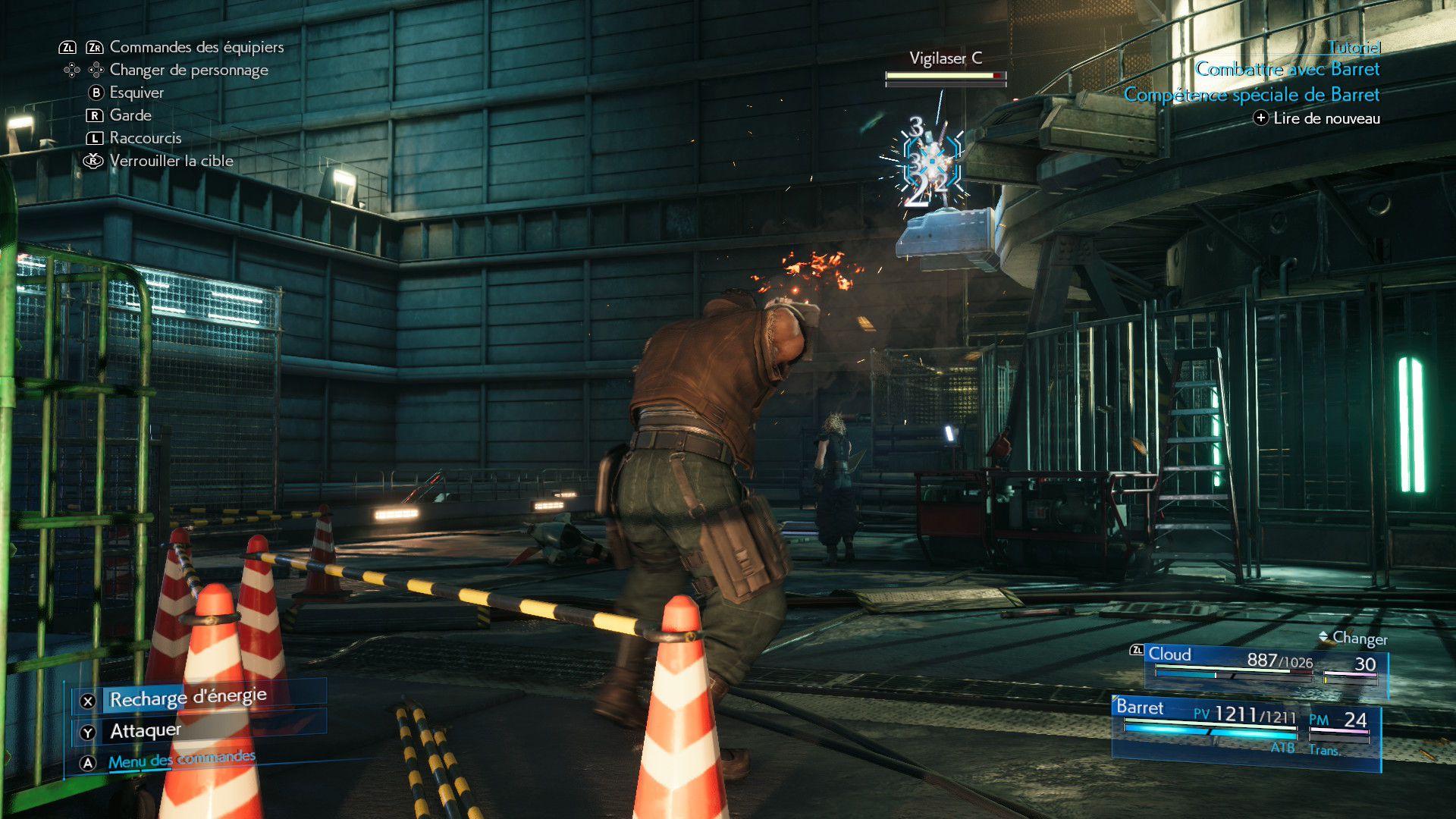Choose the Attaquer command
This screenshot has height=819, width=1456.
click(146, 731)
